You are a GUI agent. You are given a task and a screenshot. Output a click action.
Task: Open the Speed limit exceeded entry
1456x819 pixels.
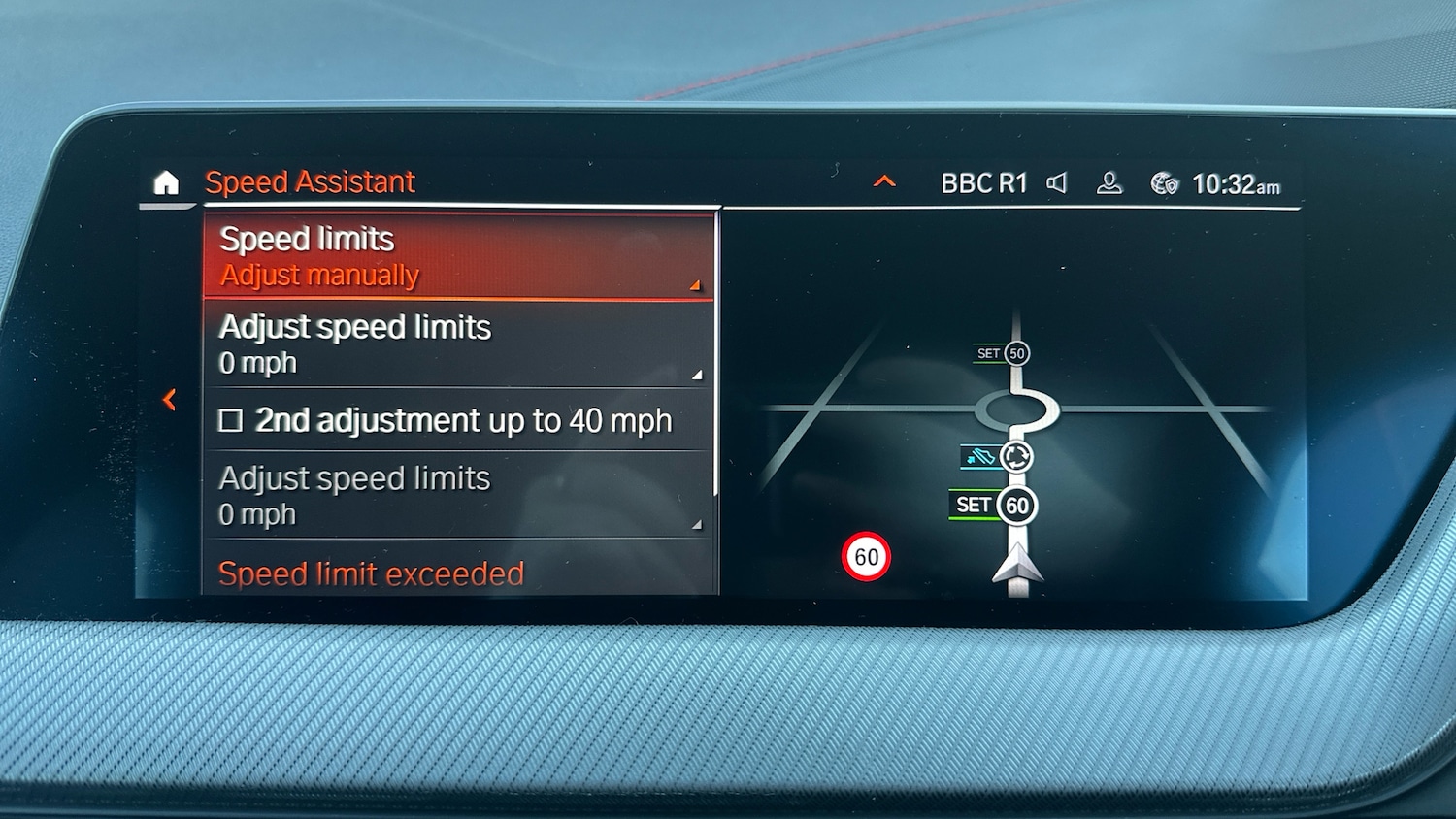[x=371, y=573]
